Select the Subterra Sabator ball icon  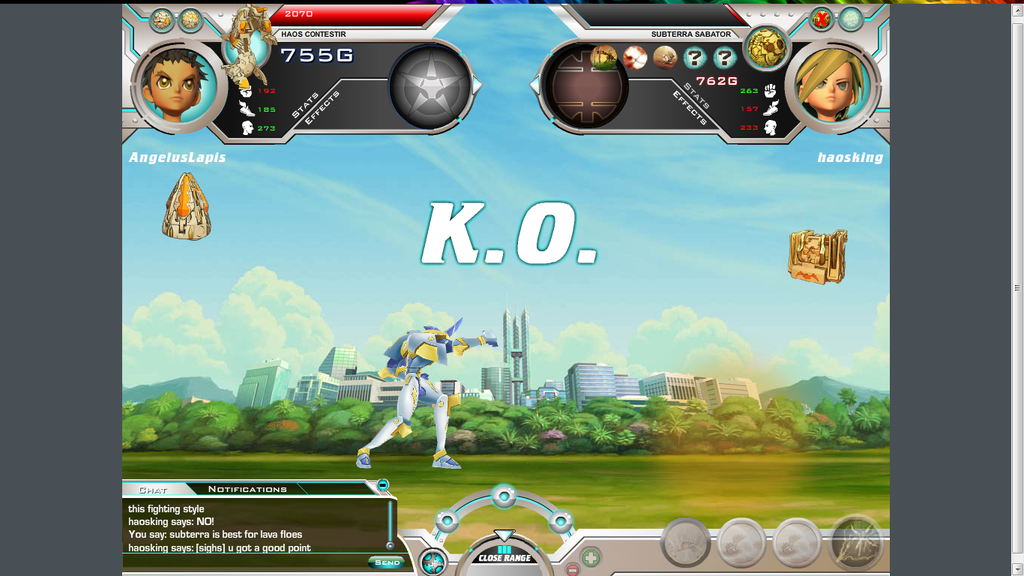766,48
